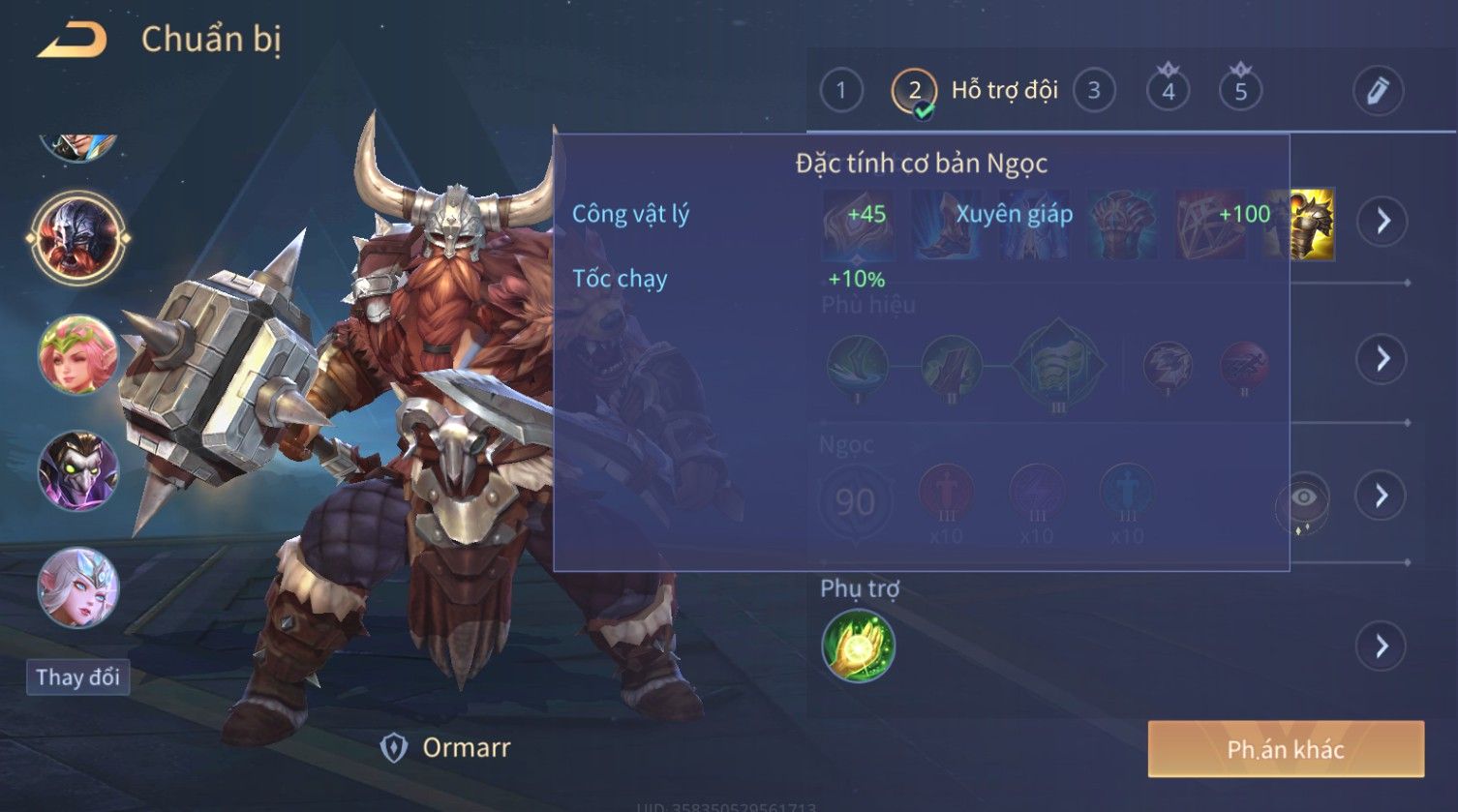Open loadout preset 5
Image resolution: width=1458 pixels, height=812 pixels.
1240,91
